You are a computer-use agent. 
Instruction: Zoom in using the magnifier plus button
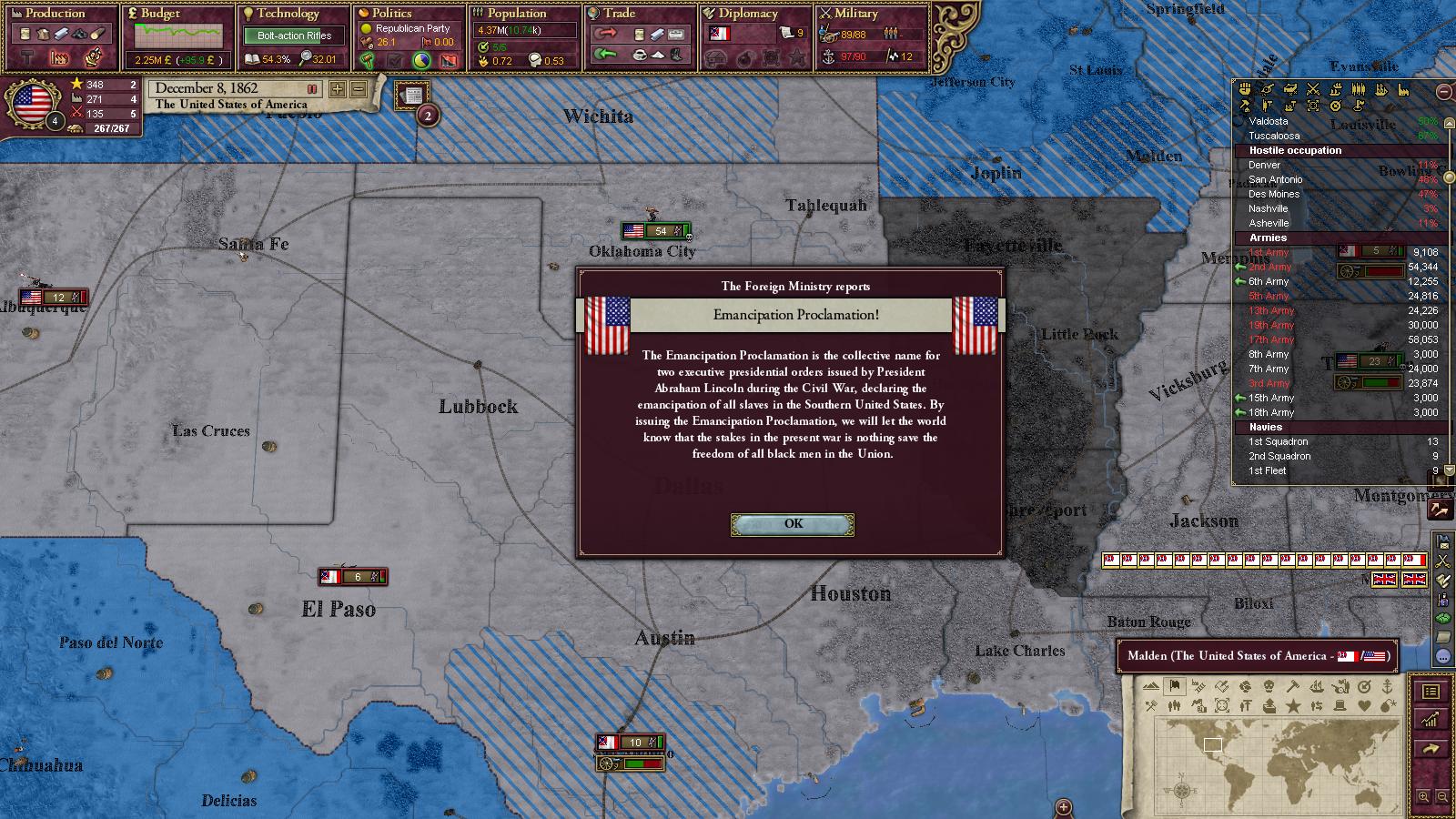click(x=1424, y=796)
